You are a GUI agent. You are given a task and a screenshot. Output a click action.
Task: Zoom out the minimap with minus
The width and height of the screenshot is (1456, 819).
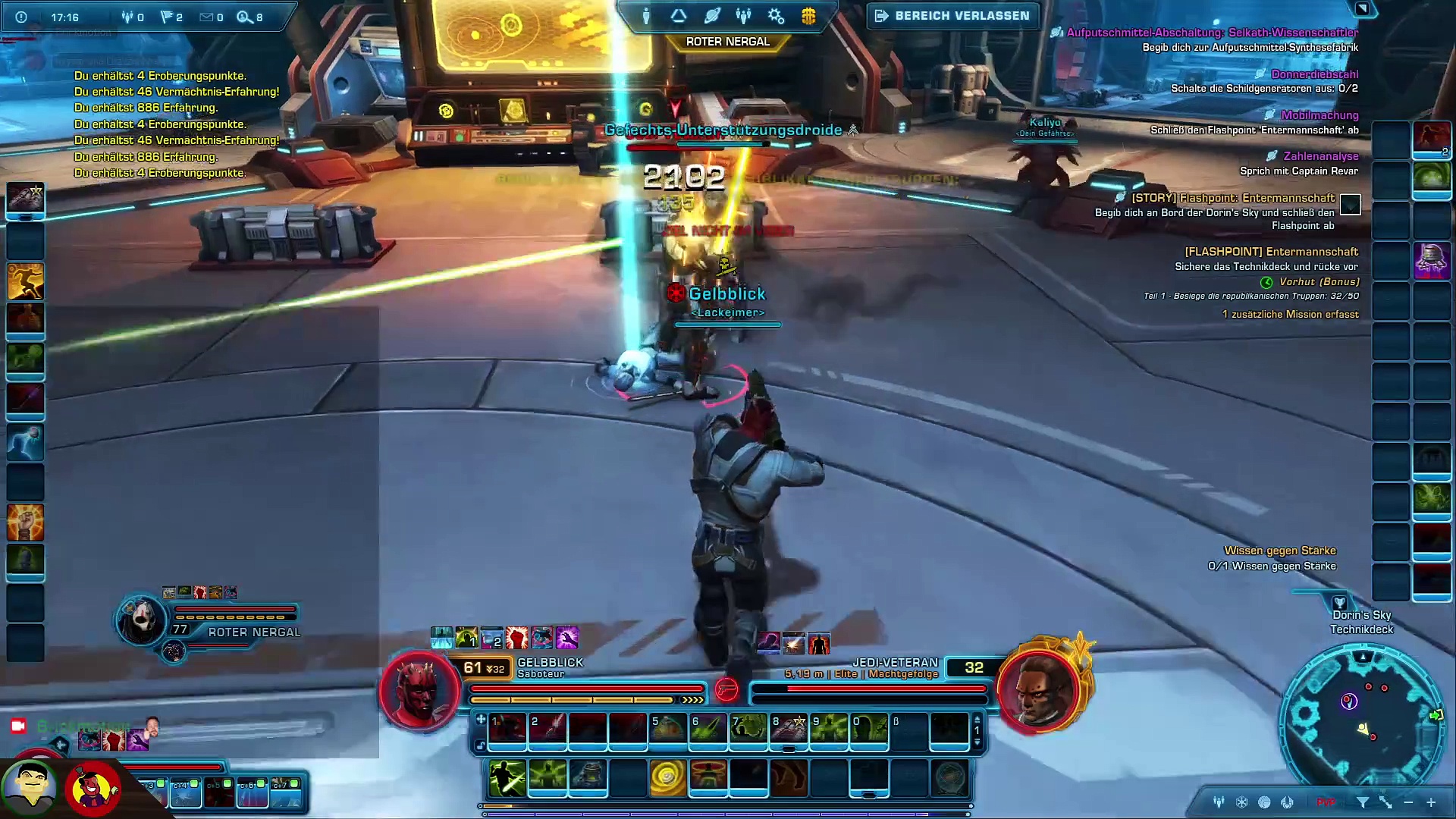(x=1408, y=802)
